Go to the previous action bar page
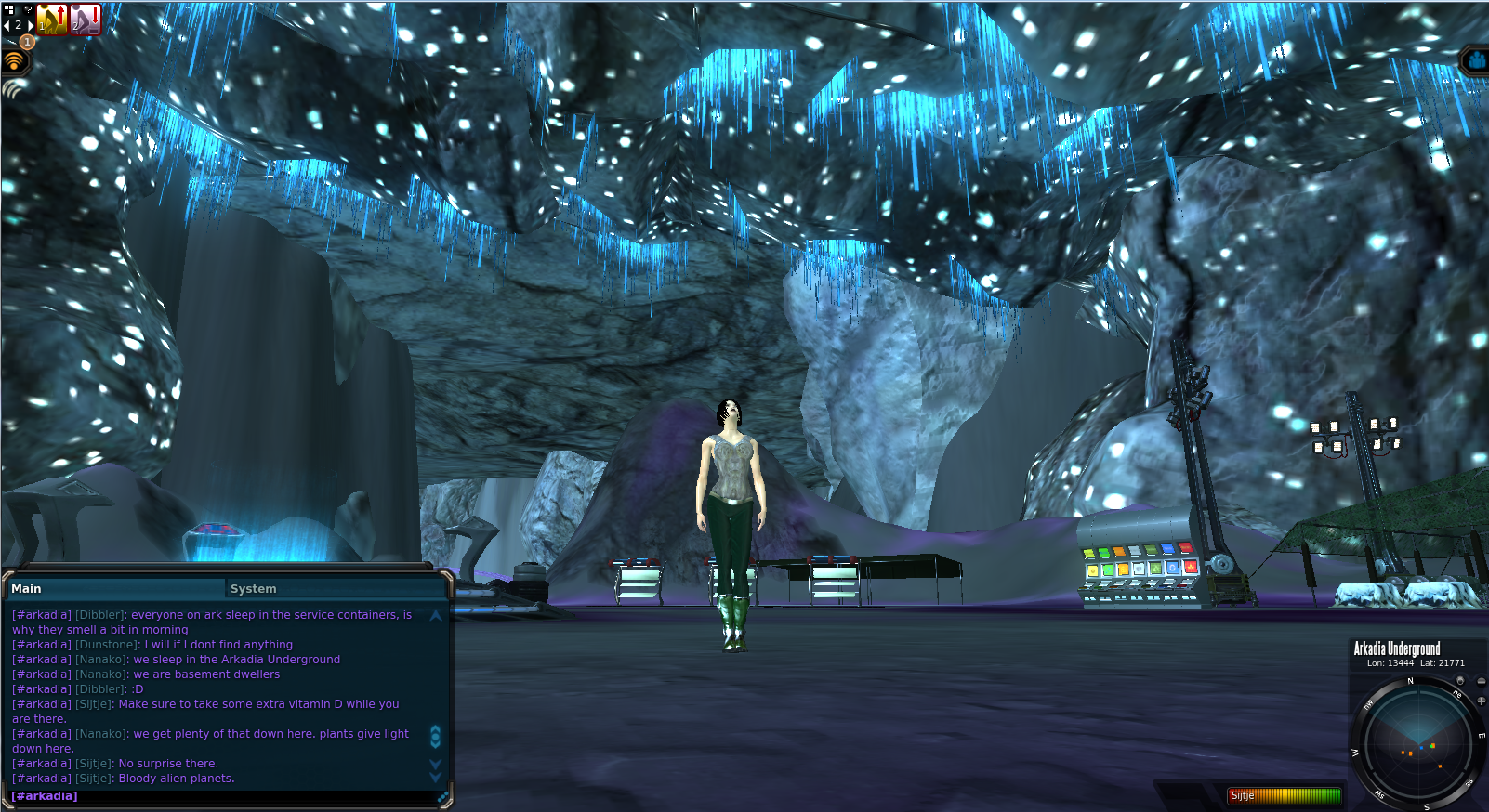This screenshot has width=1489, height=812. [x=7, y=26]
